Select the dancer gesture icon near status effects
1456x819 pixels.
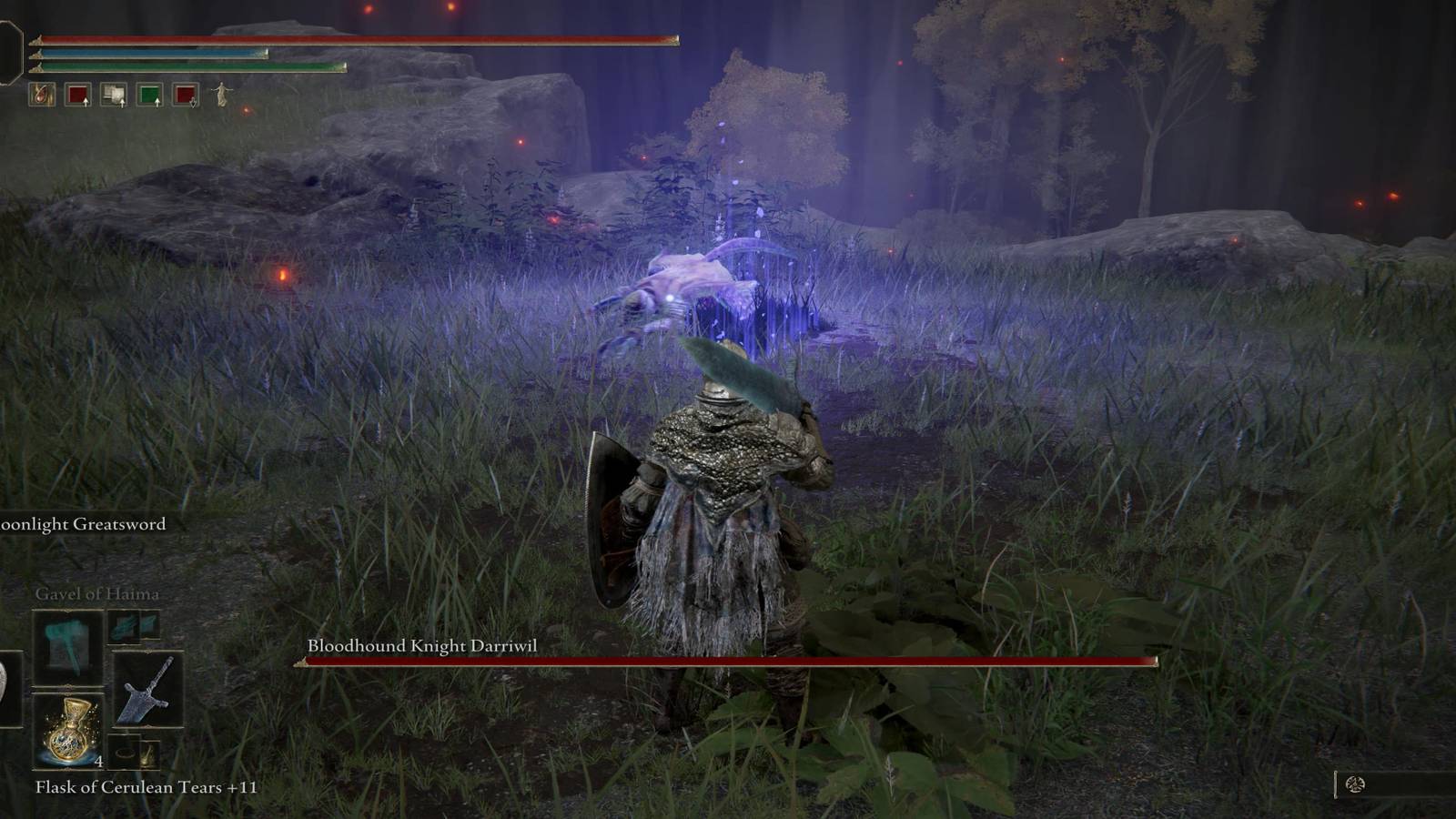tap(221, 95)
